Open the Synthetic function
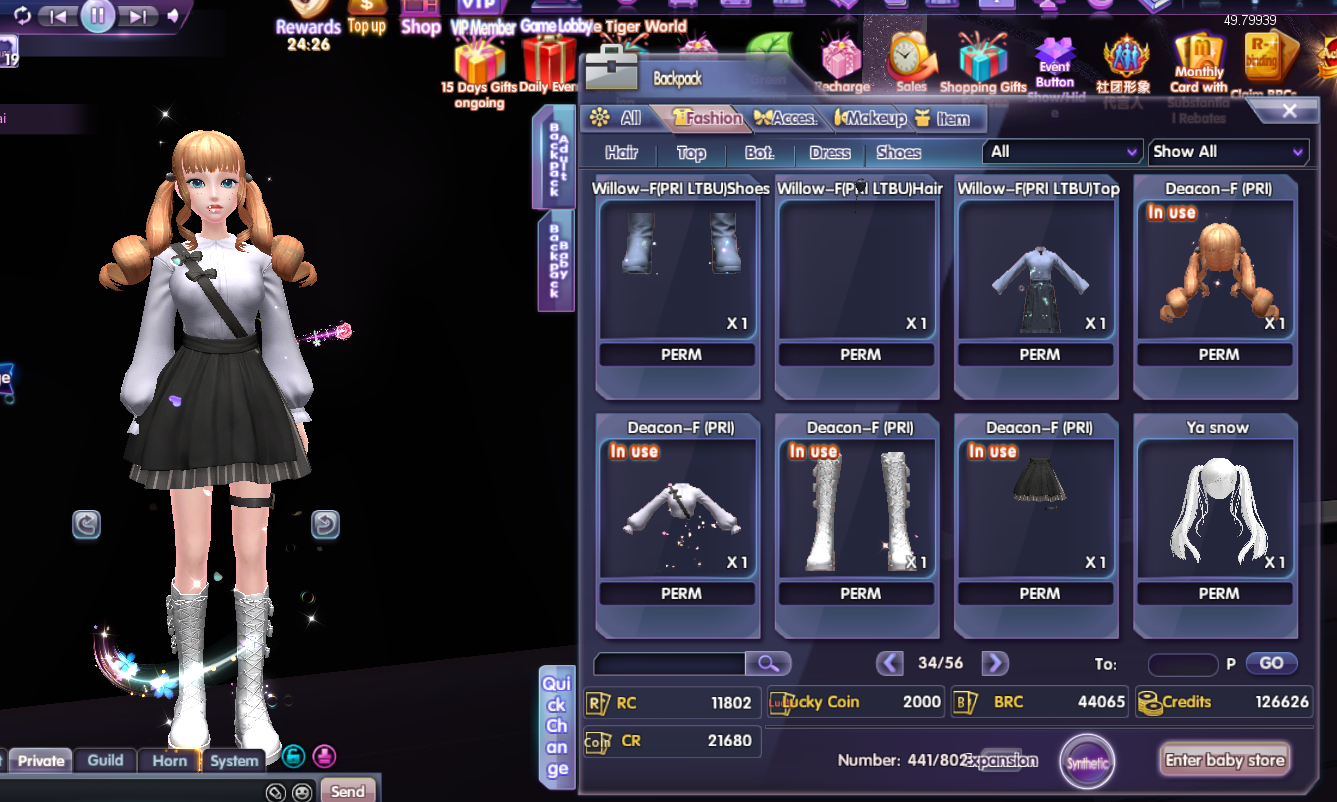This screenshot has height=802, width=1337. coord(1087,762)
